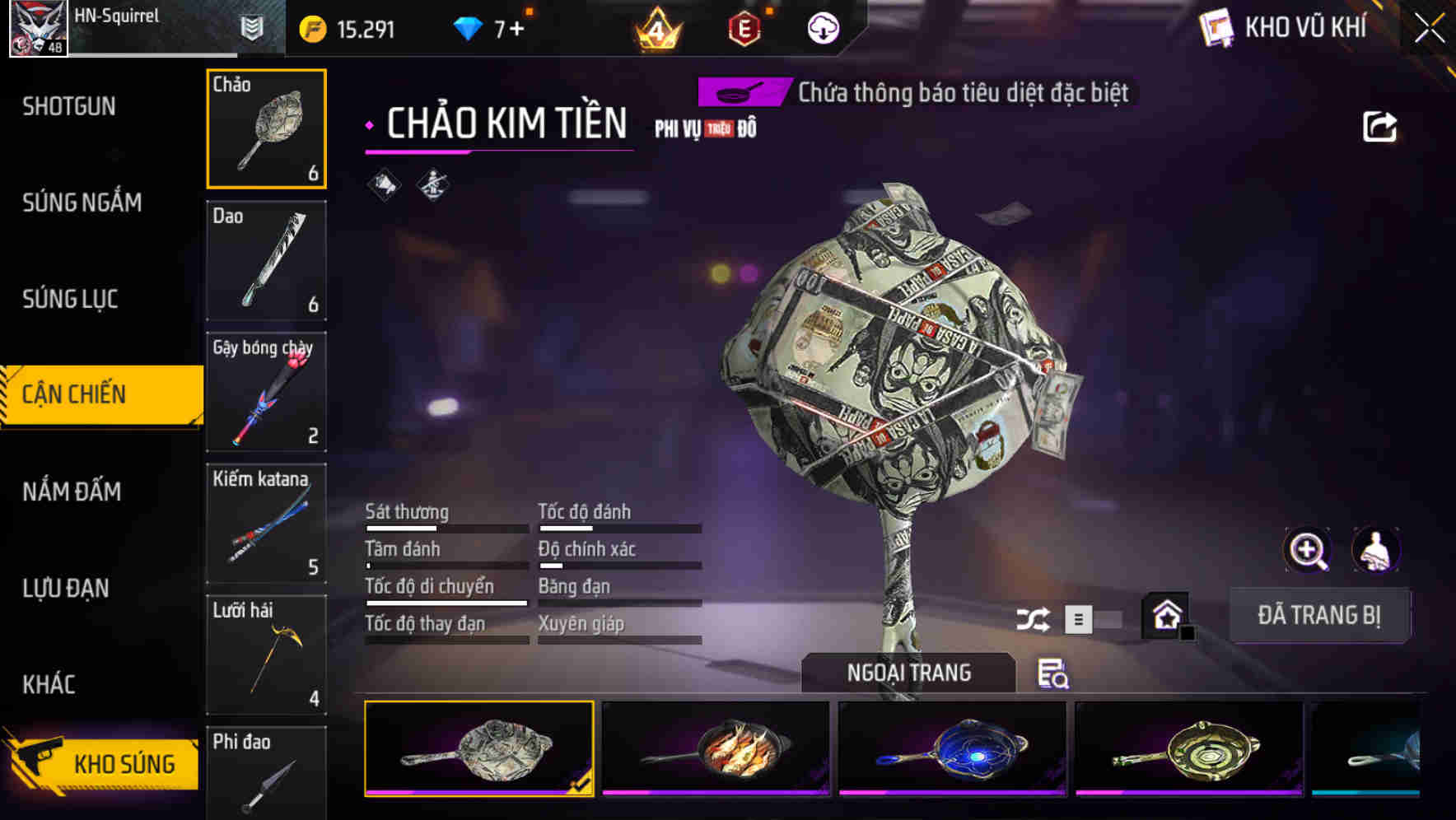
Task: Select the Dao weapon slot
Action: [x=266, y=260]
